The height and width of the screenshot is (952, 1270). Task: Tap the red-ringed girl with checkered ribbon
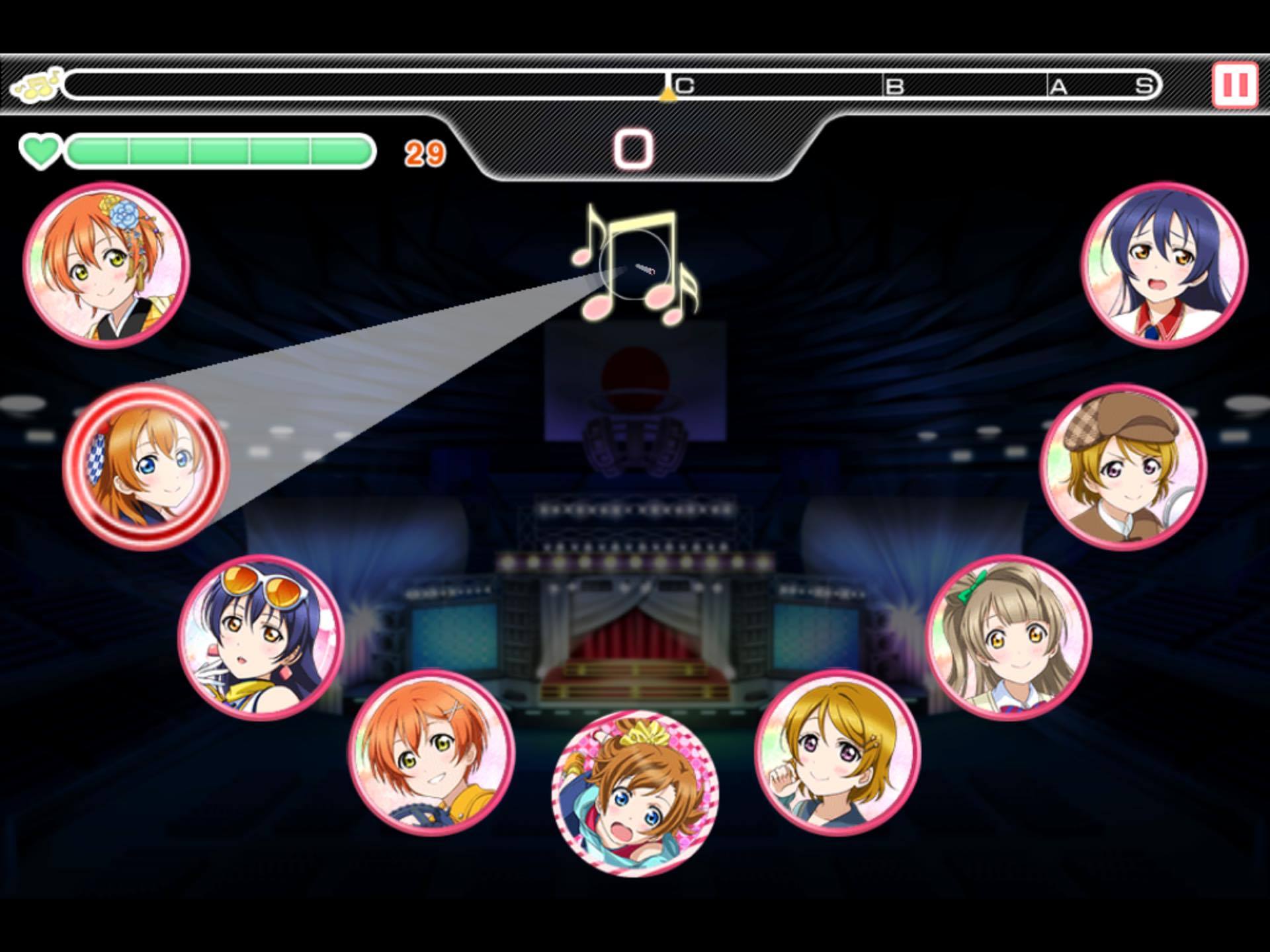(x=146, y=467)
